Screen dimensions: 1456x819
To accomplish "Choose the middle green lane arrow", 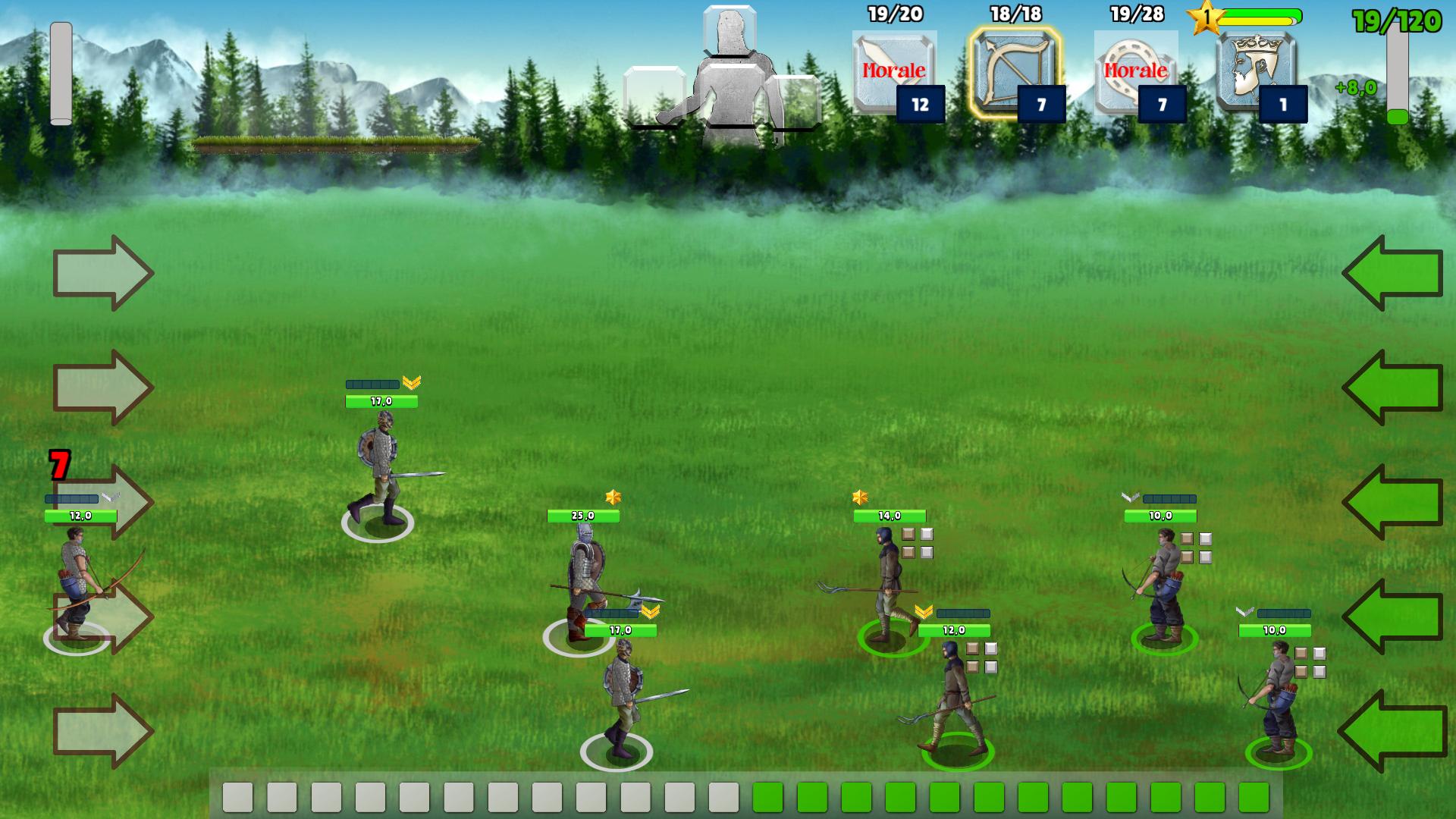I will pos(1392,502).
